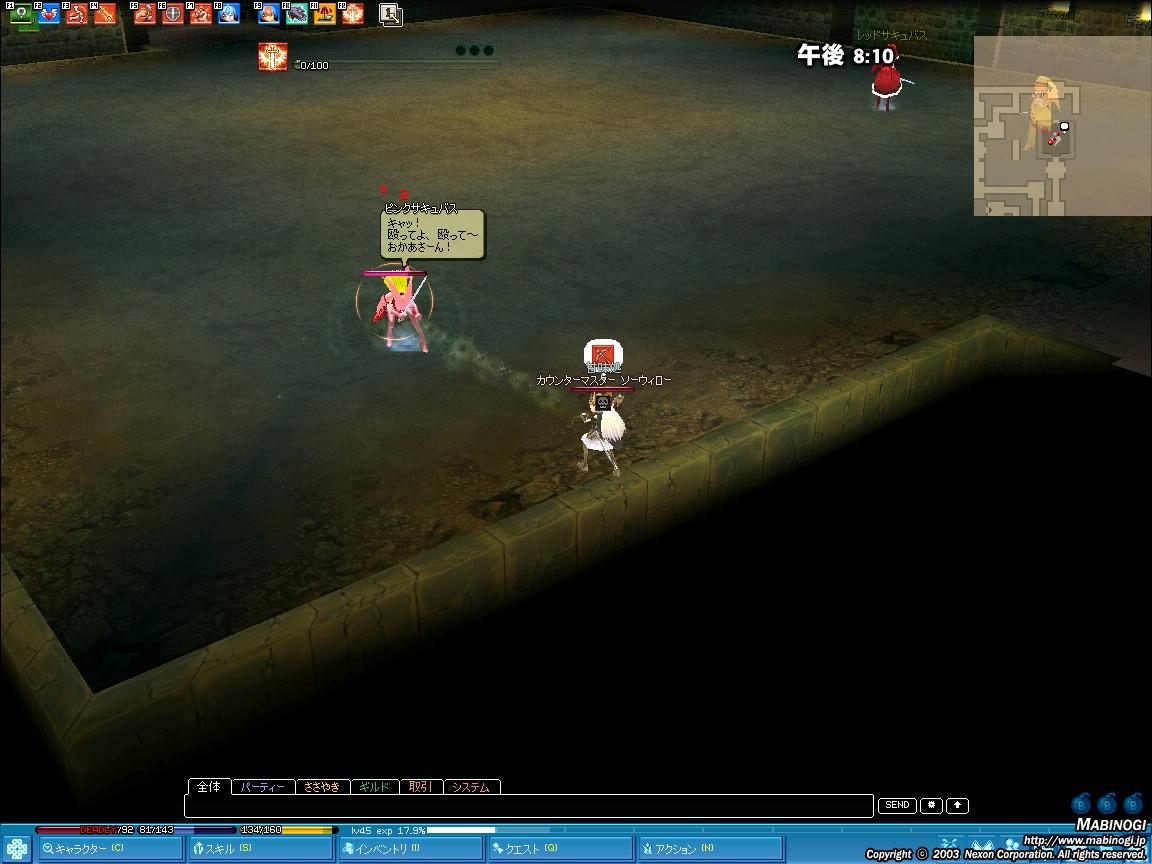Switch to the パーティー chat tab
1152x864 pixels.
tap(264, 787)
